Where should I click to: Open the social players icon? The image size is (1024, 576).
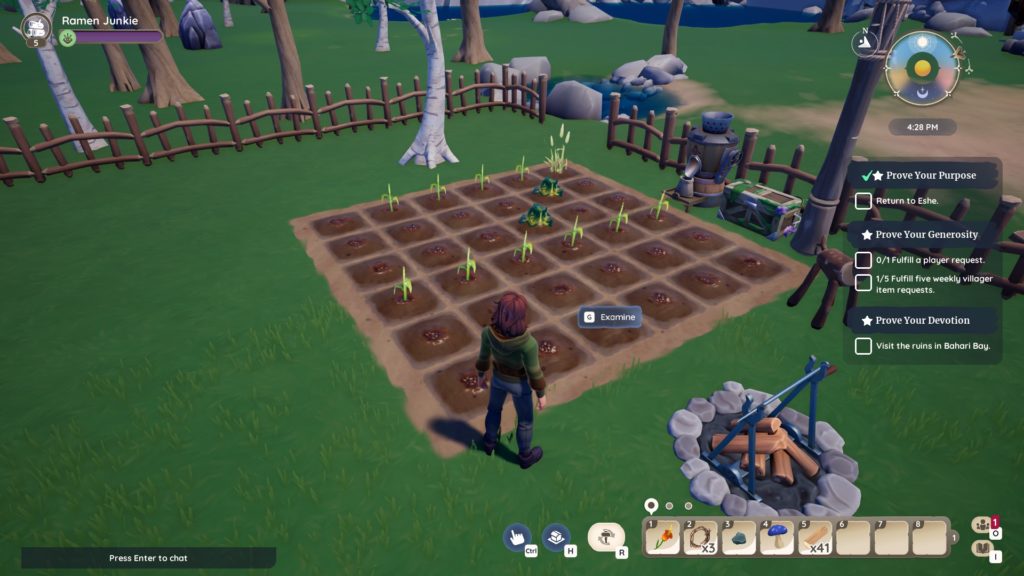pos(982,524)
